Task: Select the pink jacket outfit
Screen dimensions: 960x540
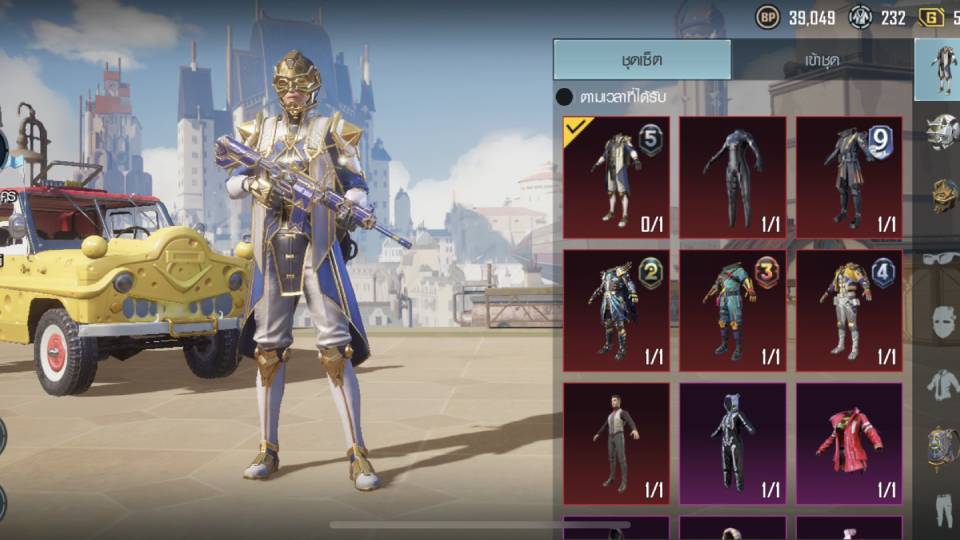Action: click(x=849, y=443)
